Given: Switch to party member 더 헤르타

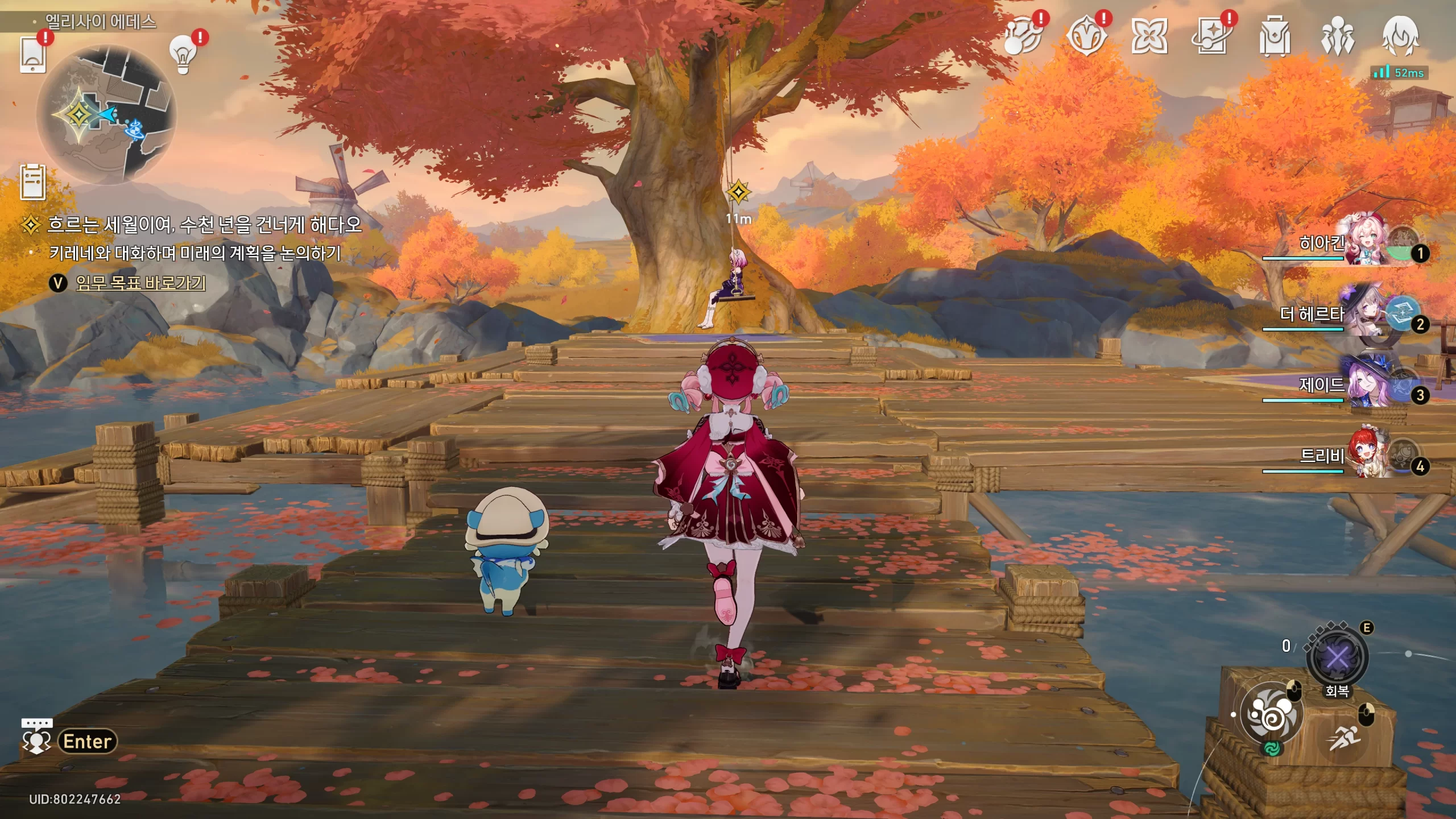Looking at the screenshot, I should [1365, 315].
